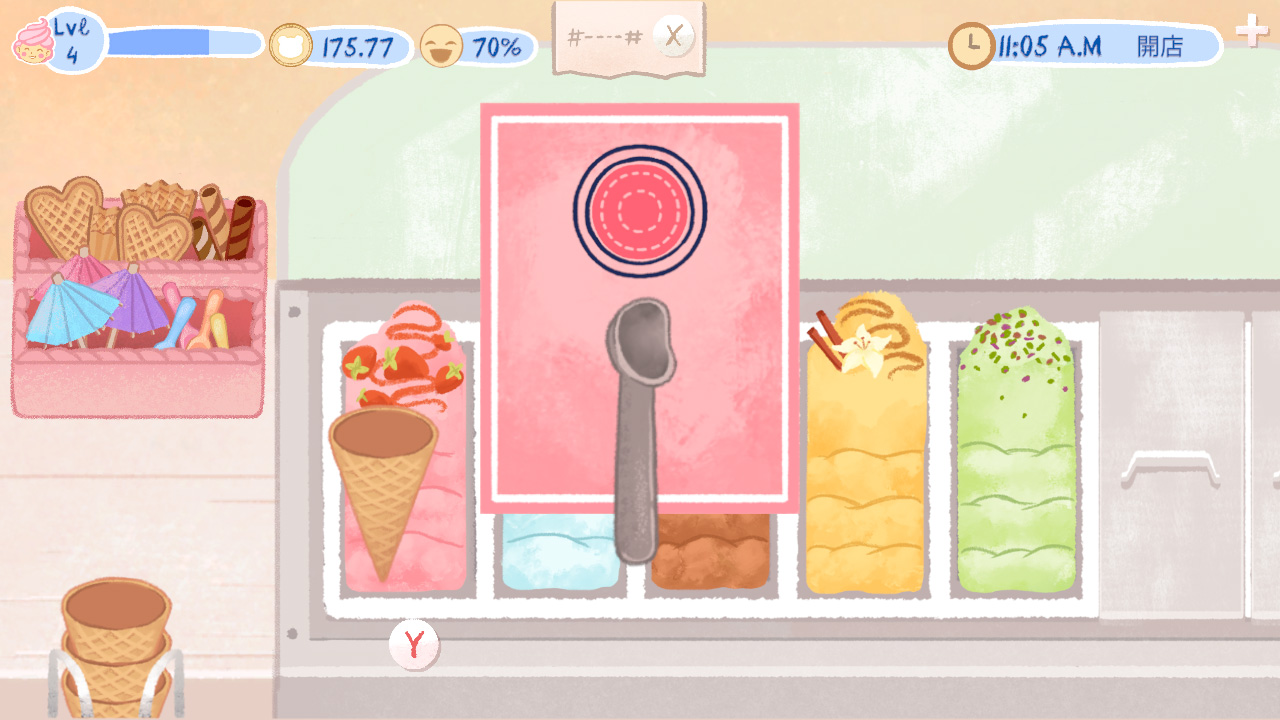Click the red scoop target circle

coord(633,210)
